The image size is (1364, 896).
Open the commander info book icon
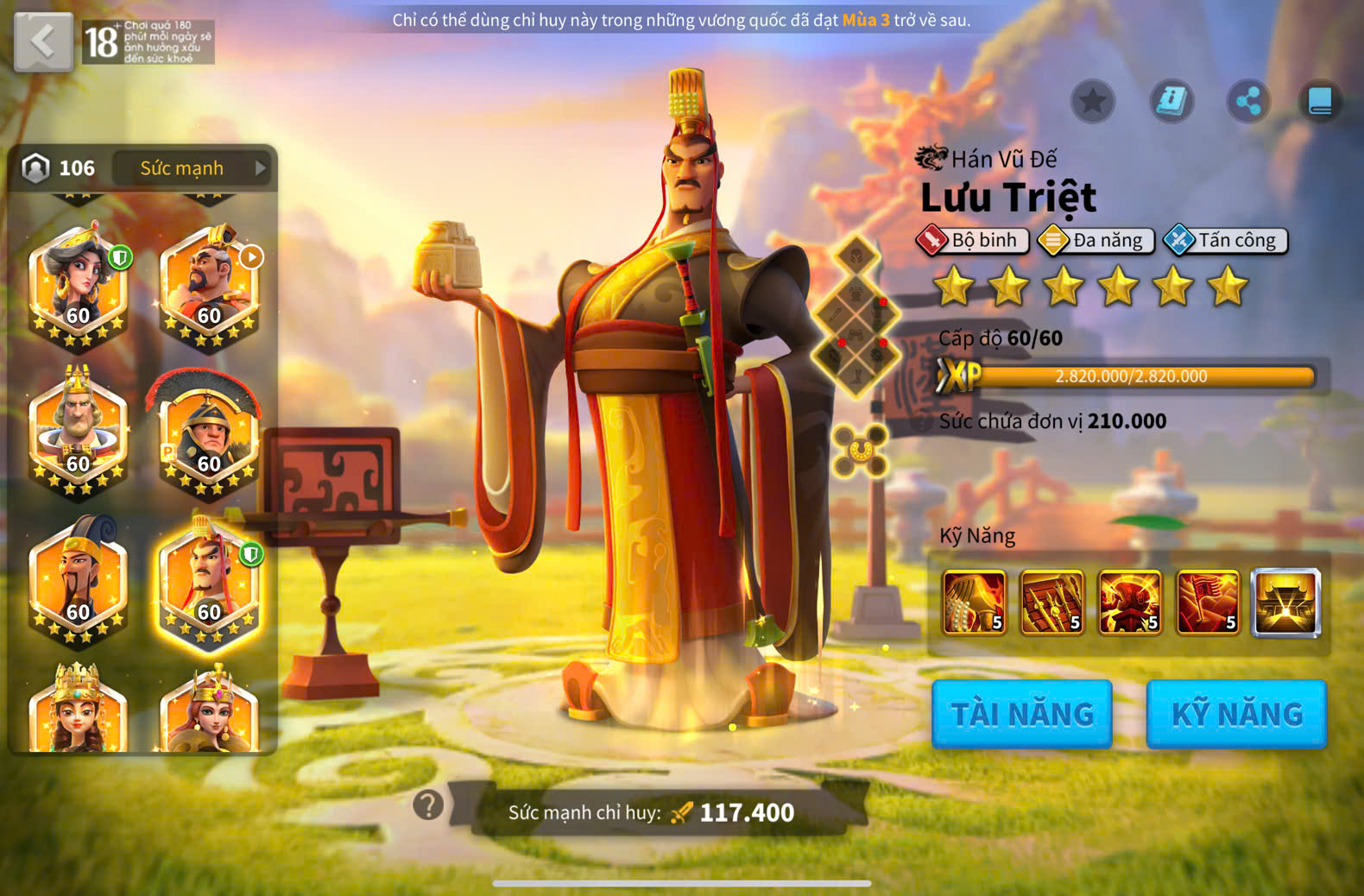pos(1171,102)
